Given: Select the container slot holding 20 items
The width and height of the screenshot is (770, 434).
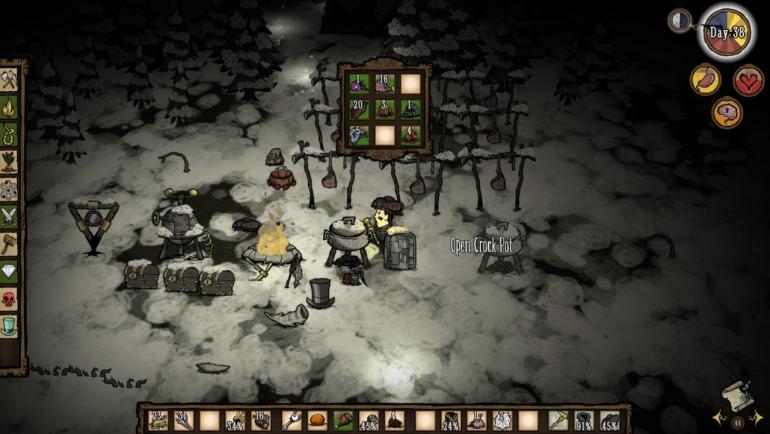Looking at the screenshot, I should coord(360,109).
